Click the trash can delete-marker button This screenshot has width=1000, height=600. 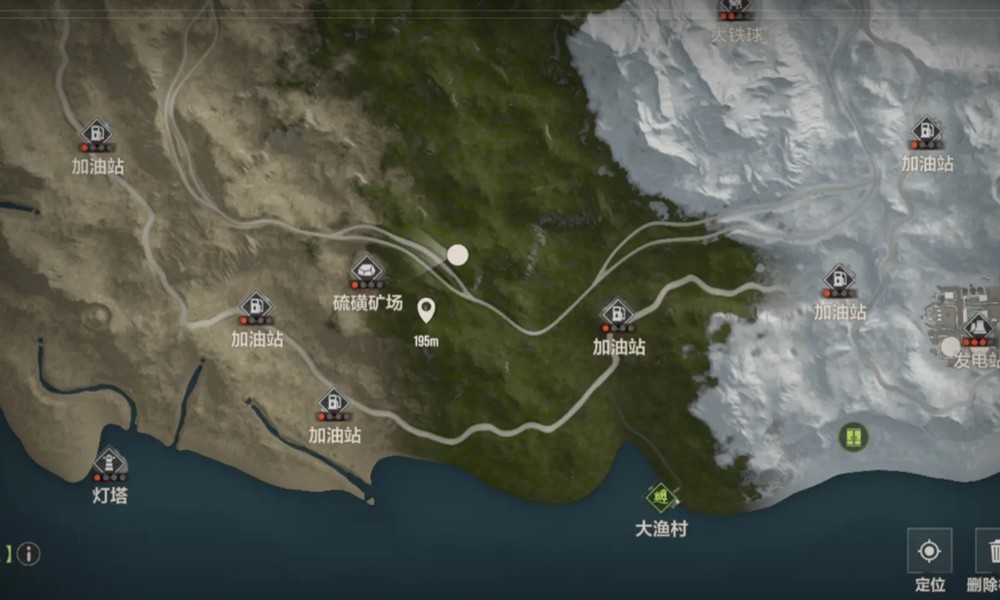point(990,551)
